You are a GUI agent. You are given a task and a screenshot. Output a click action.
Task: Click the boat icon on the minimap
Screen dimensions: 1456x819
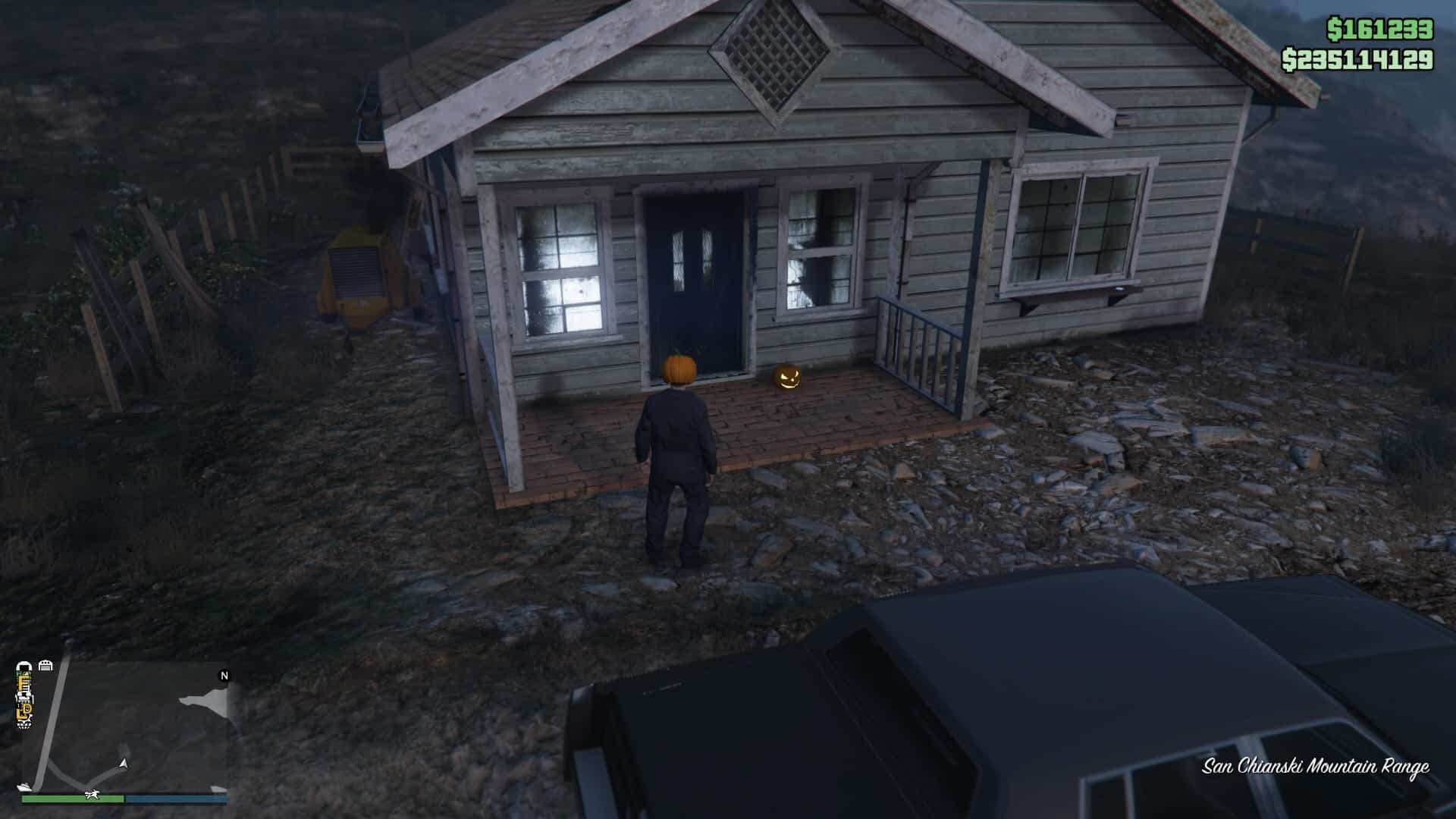[x=24, y=787]
